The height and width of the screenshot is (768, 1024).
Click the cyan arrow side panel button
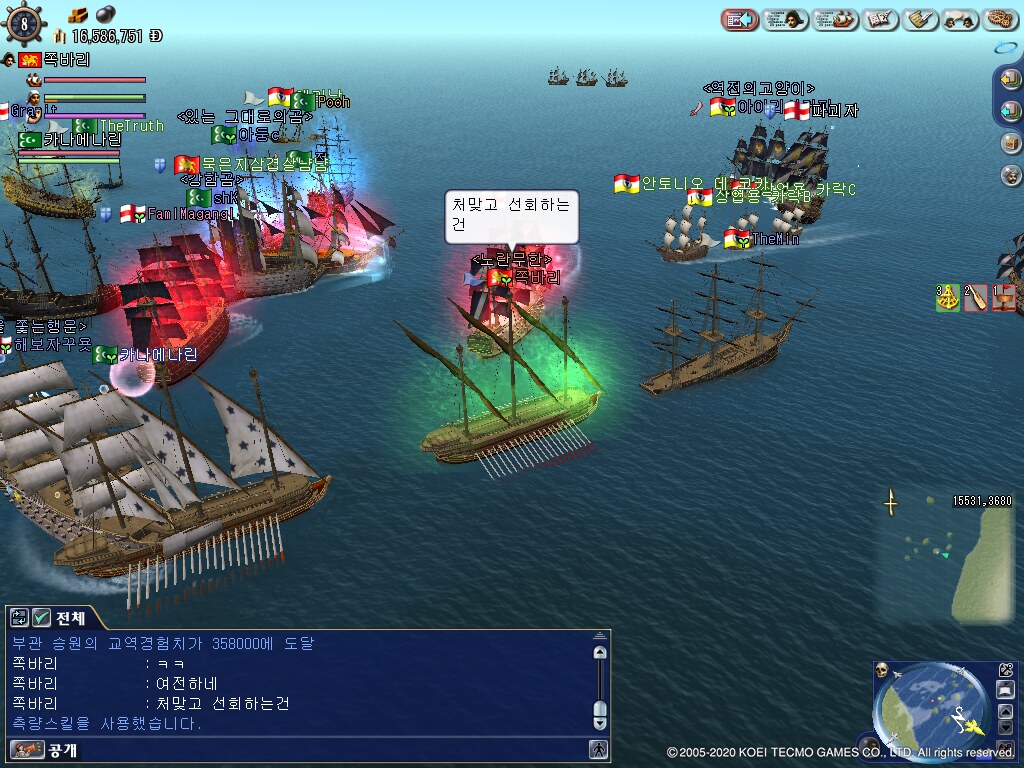[x=1010, y=111]
